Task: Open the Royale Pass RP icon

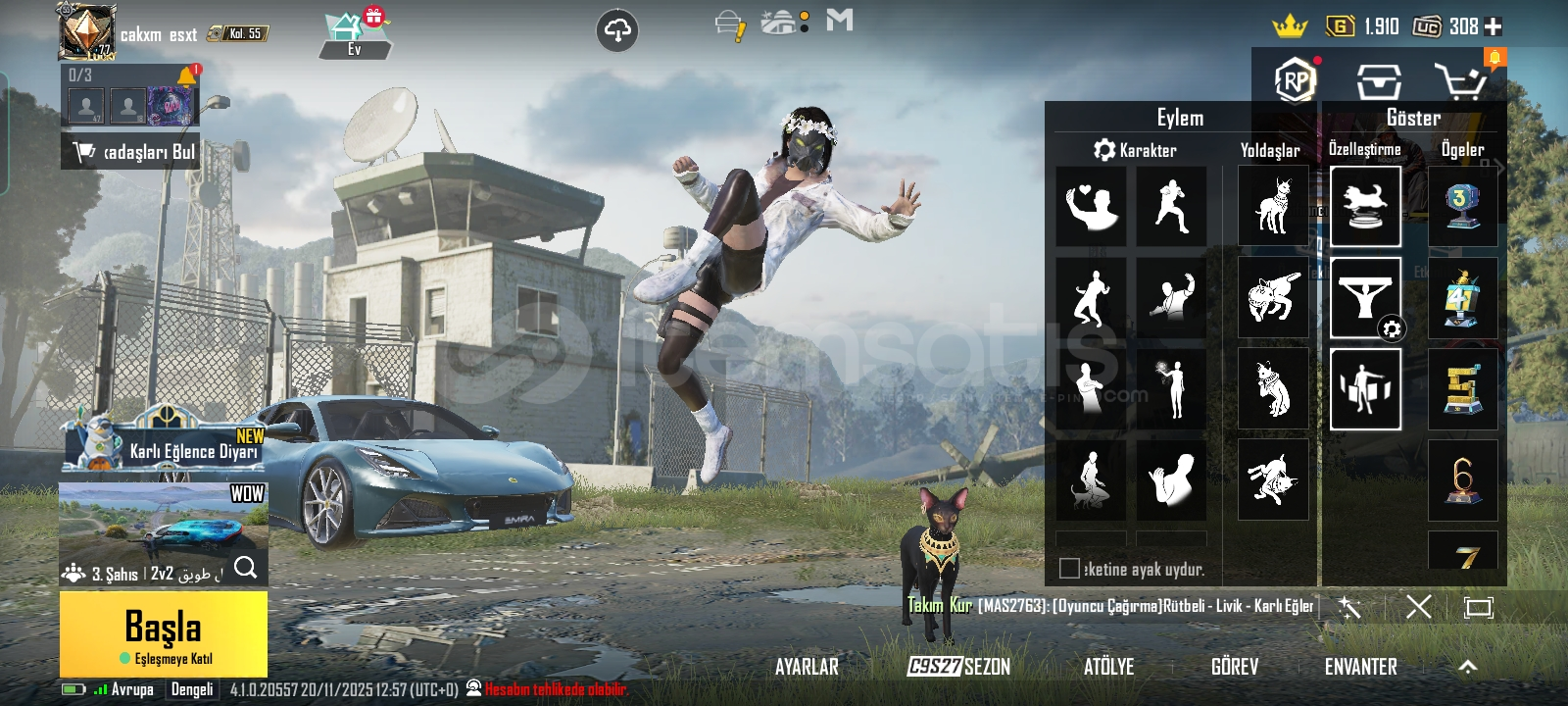Action: coord(1295,80)
